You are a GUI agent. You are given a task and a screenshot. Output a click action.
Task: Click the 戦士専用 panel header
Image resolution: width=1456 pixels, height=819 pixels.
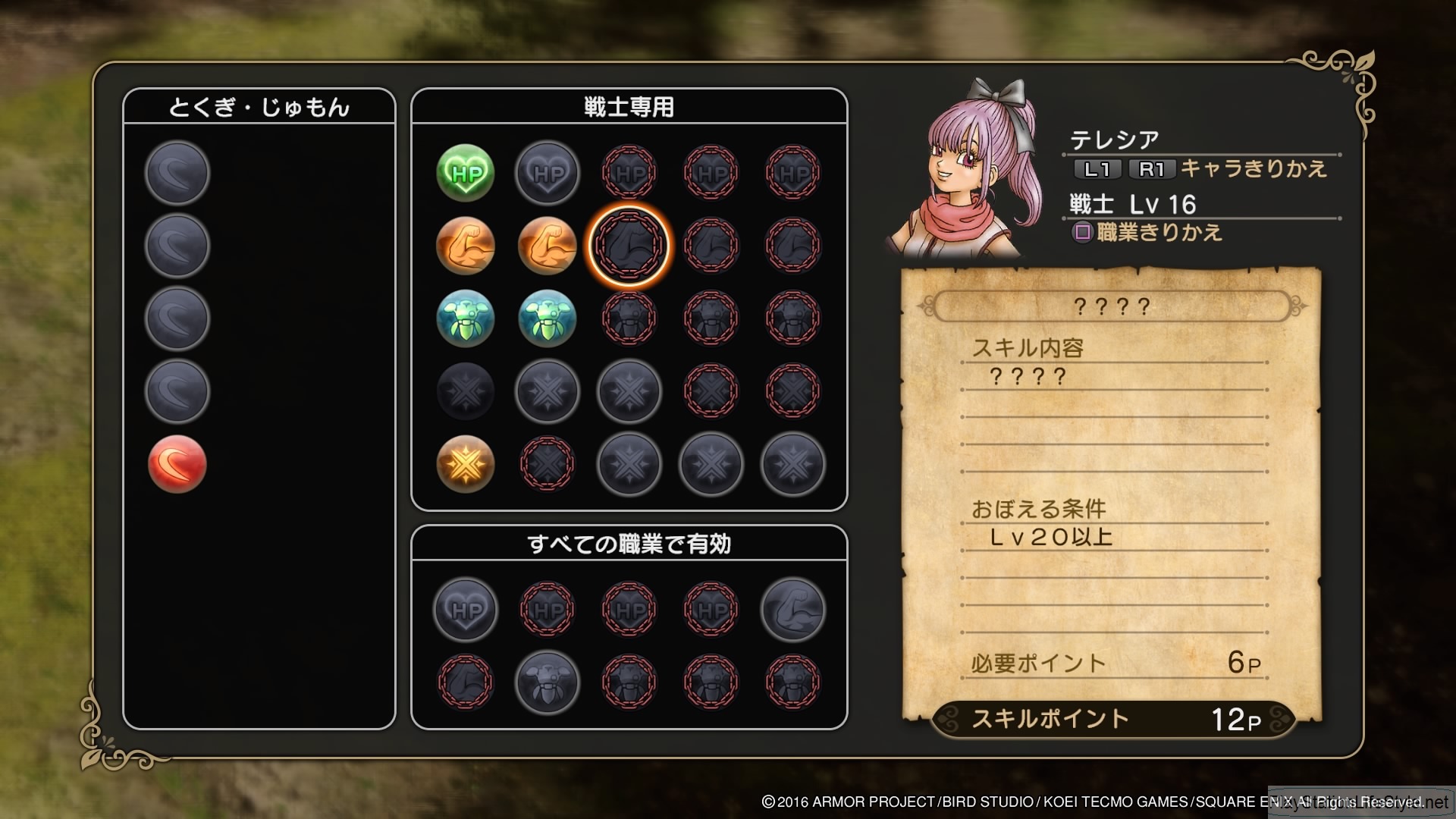[x=628, y=106]
